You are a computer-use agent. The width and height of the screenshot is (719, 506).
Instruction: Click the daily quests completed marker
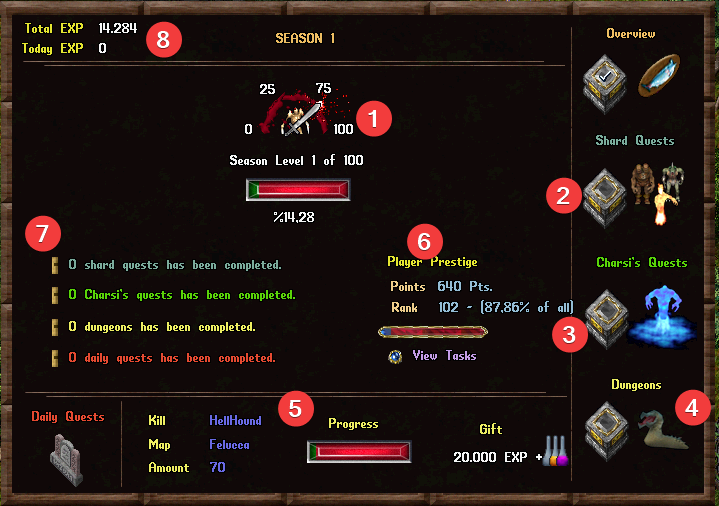point(56,357)
